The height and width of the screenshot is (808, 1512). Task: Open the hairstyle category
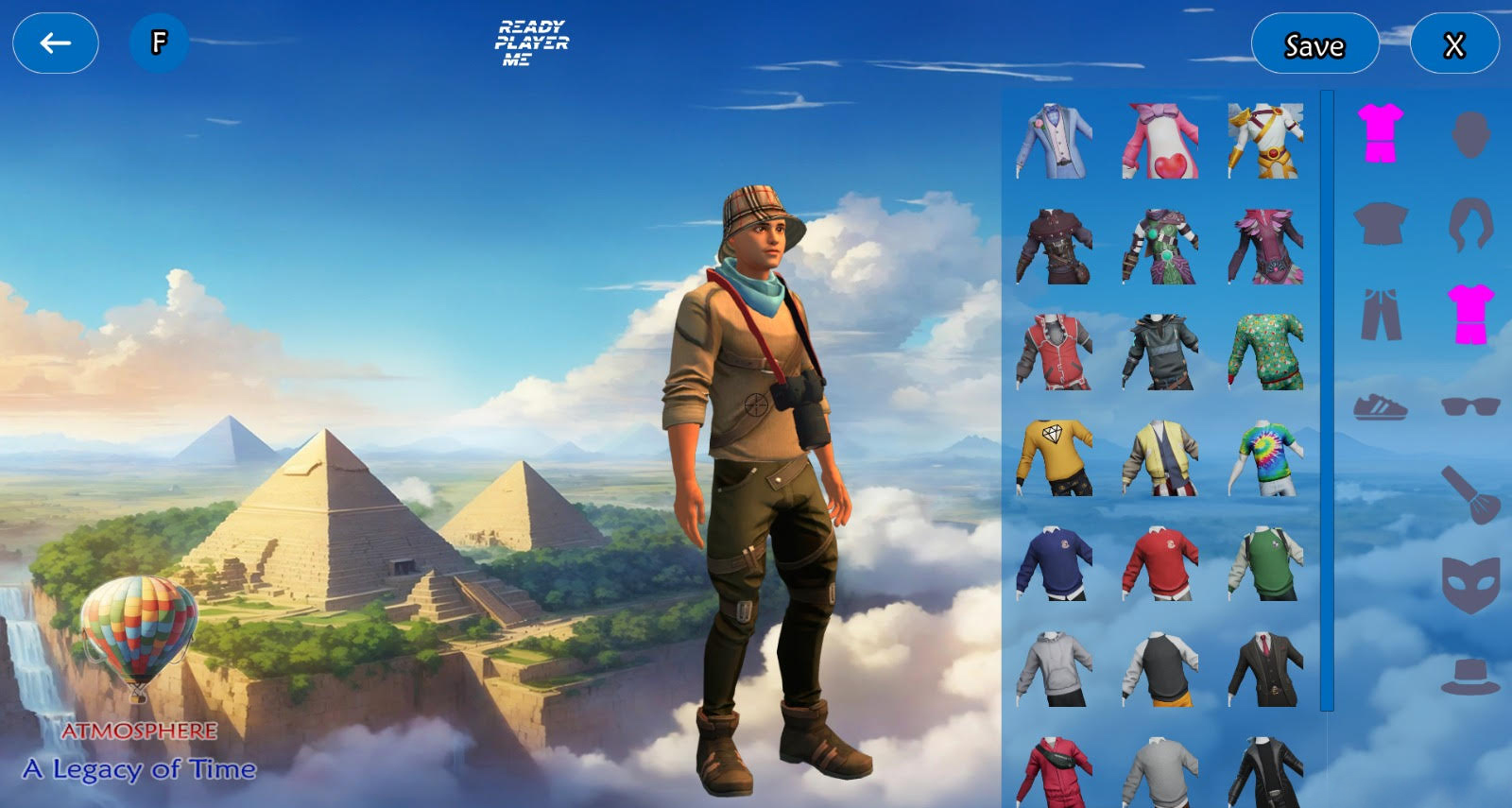point(1470,225)
